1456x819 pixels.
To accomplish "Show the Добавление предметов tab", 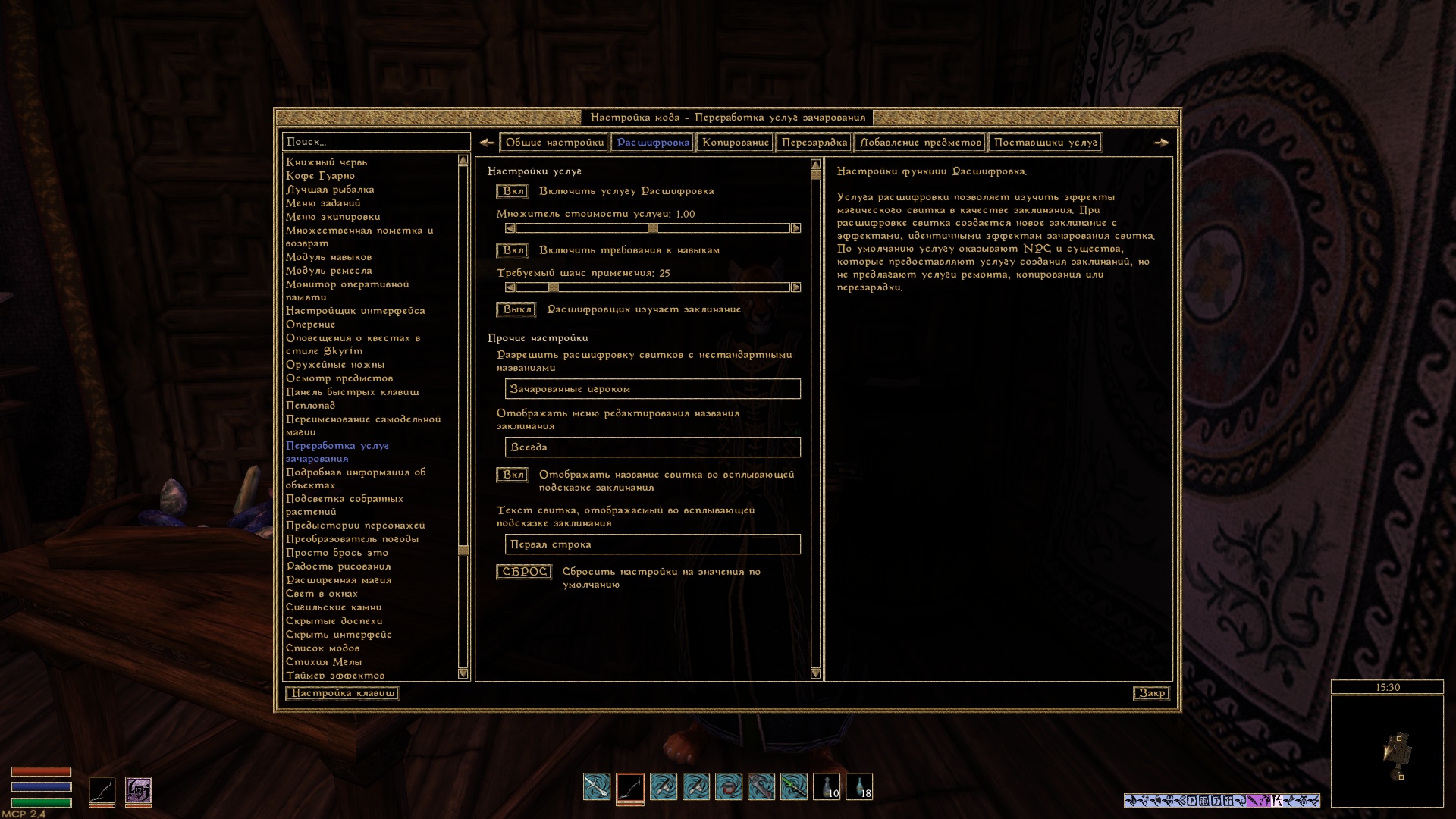I will (x=920, y=143).
